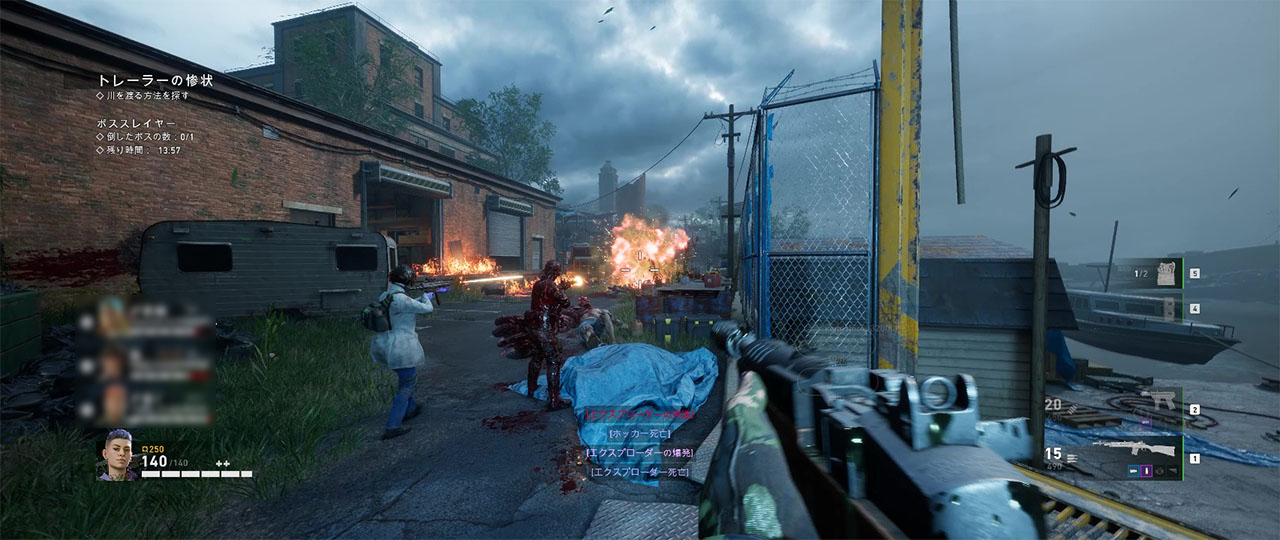1280x540 pixels.
Task: Select the purple-bordered weapon attachment icon
Action: click(x=1147, y=471)
